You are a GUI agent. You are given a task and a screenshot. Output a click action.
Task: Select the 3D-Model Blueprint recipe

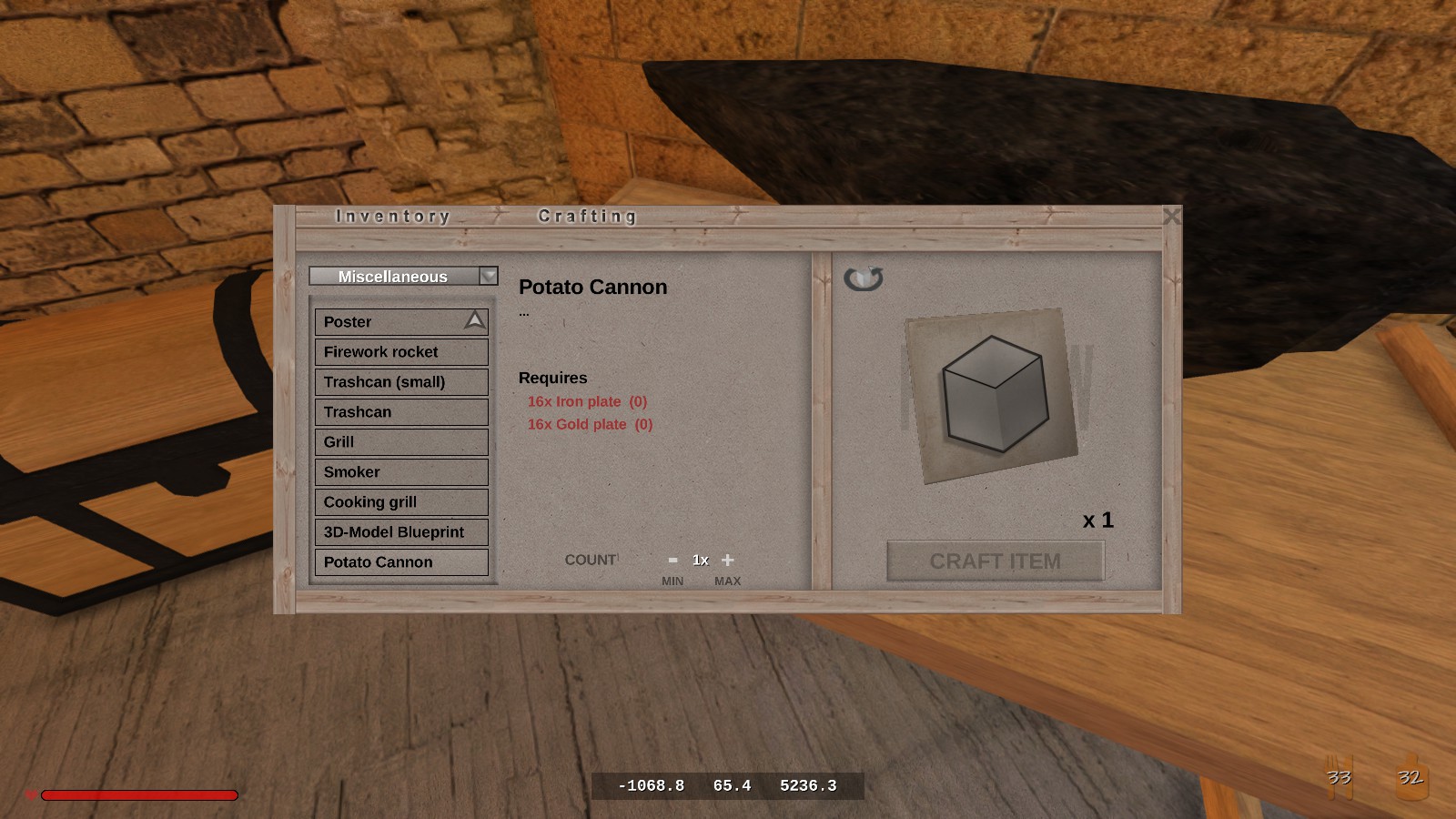(x=400, y=532)
